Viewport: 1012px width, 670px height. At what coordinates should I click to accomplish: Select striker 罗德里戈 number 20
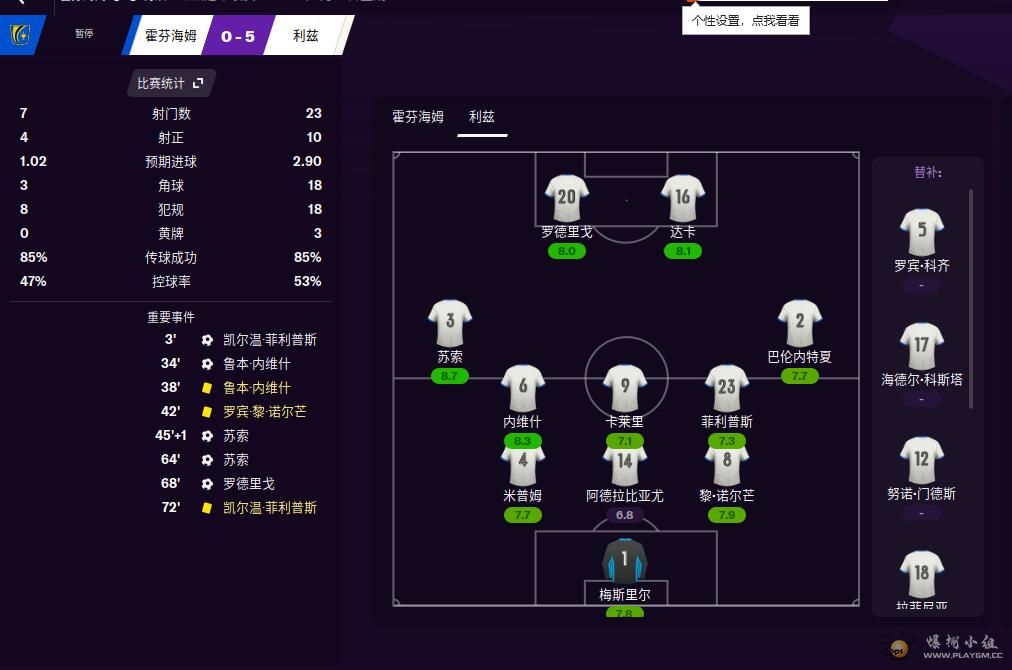tap(567, 198)
